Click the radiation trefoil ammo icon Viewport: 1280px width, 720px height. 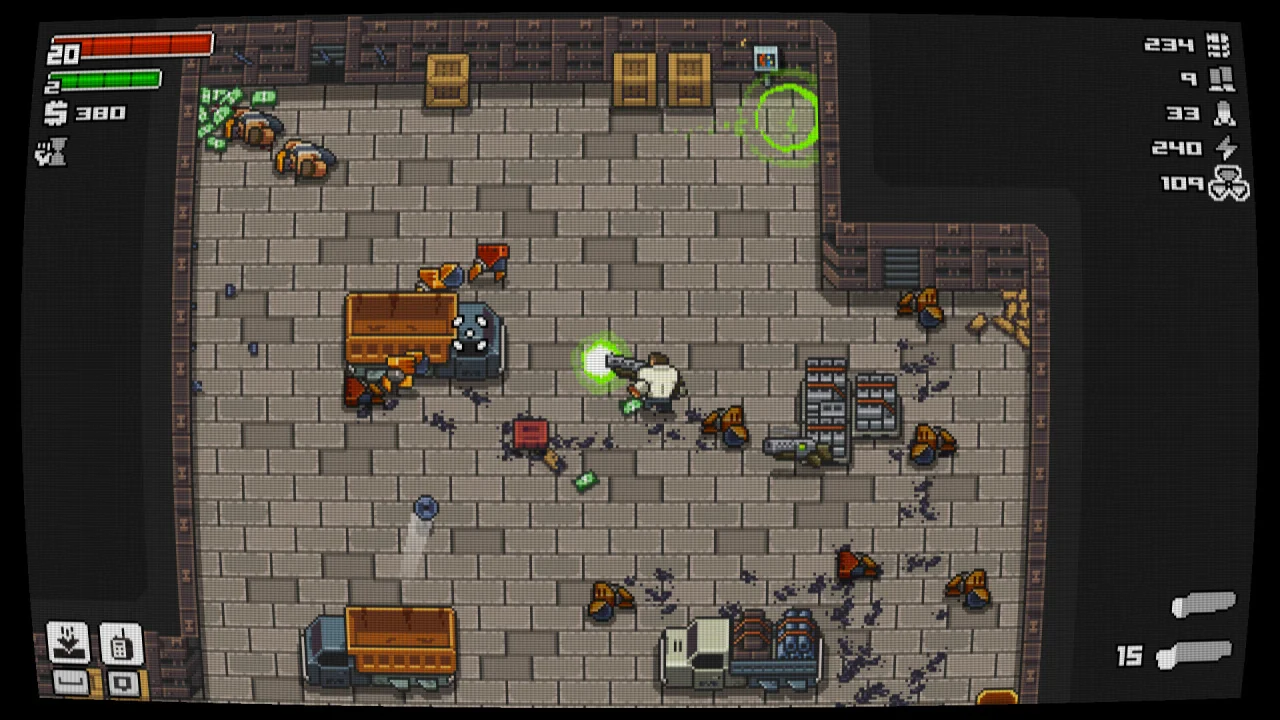tap(1228, 185)
